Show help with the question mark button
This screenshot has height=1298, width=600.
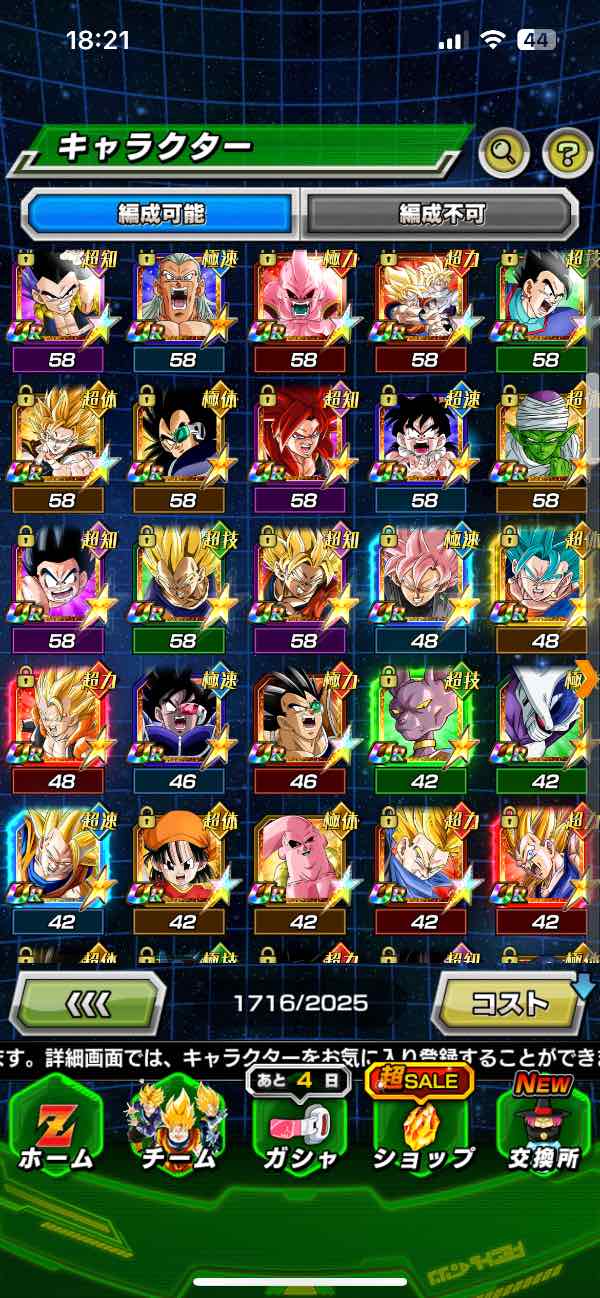tap(567, 153)
